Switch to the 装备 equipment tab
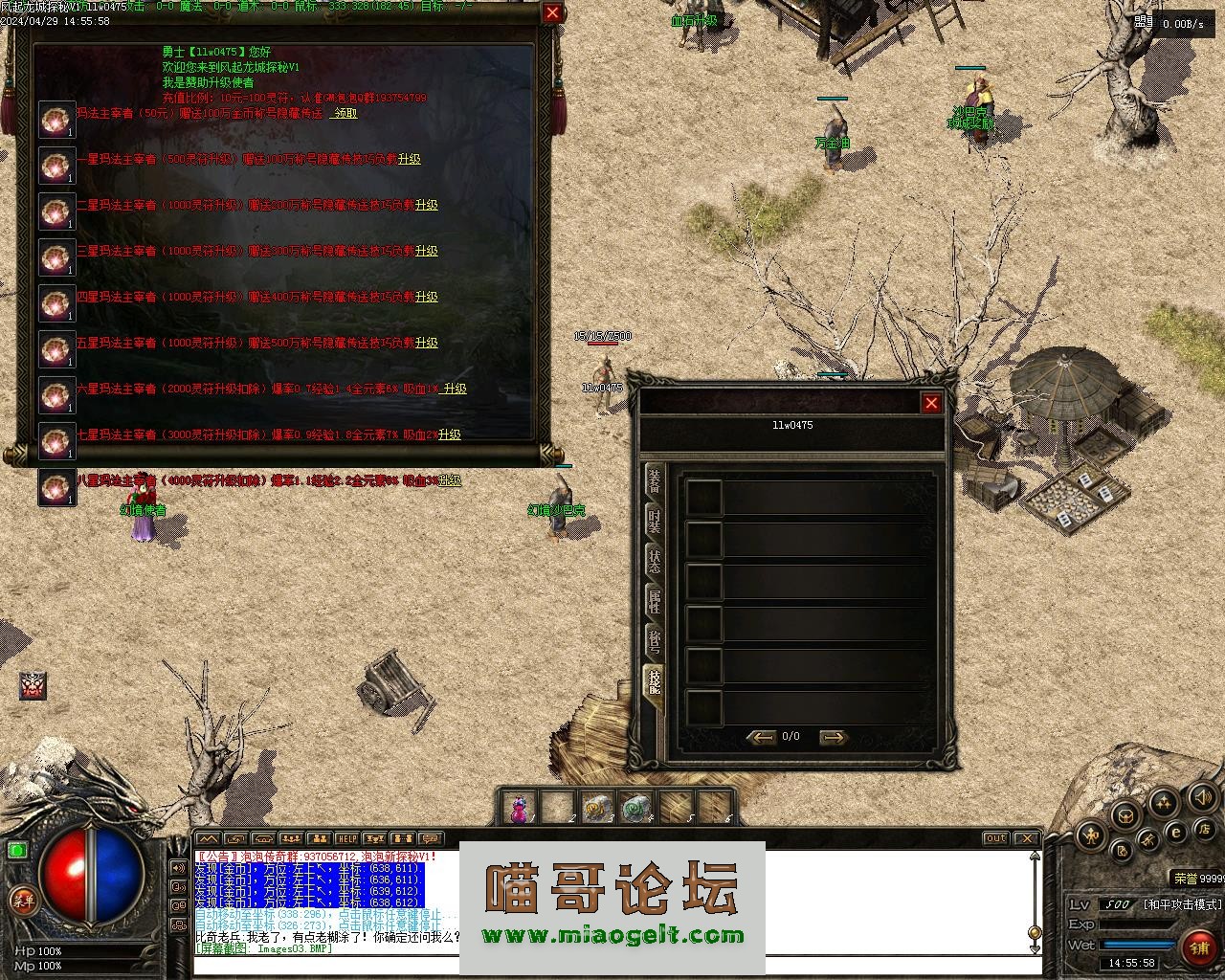 pos(655,481)
